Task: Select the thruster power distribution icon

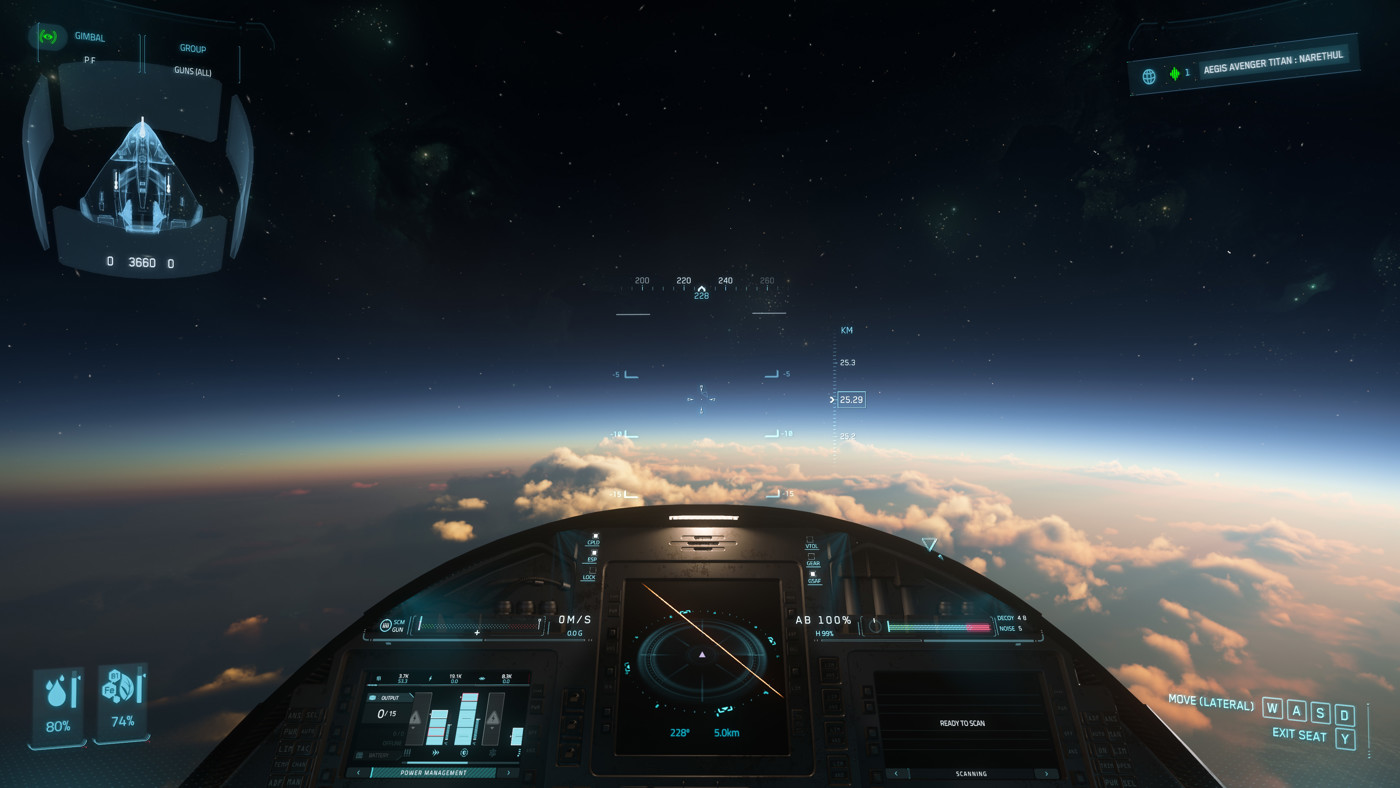Action: (435, 751)
